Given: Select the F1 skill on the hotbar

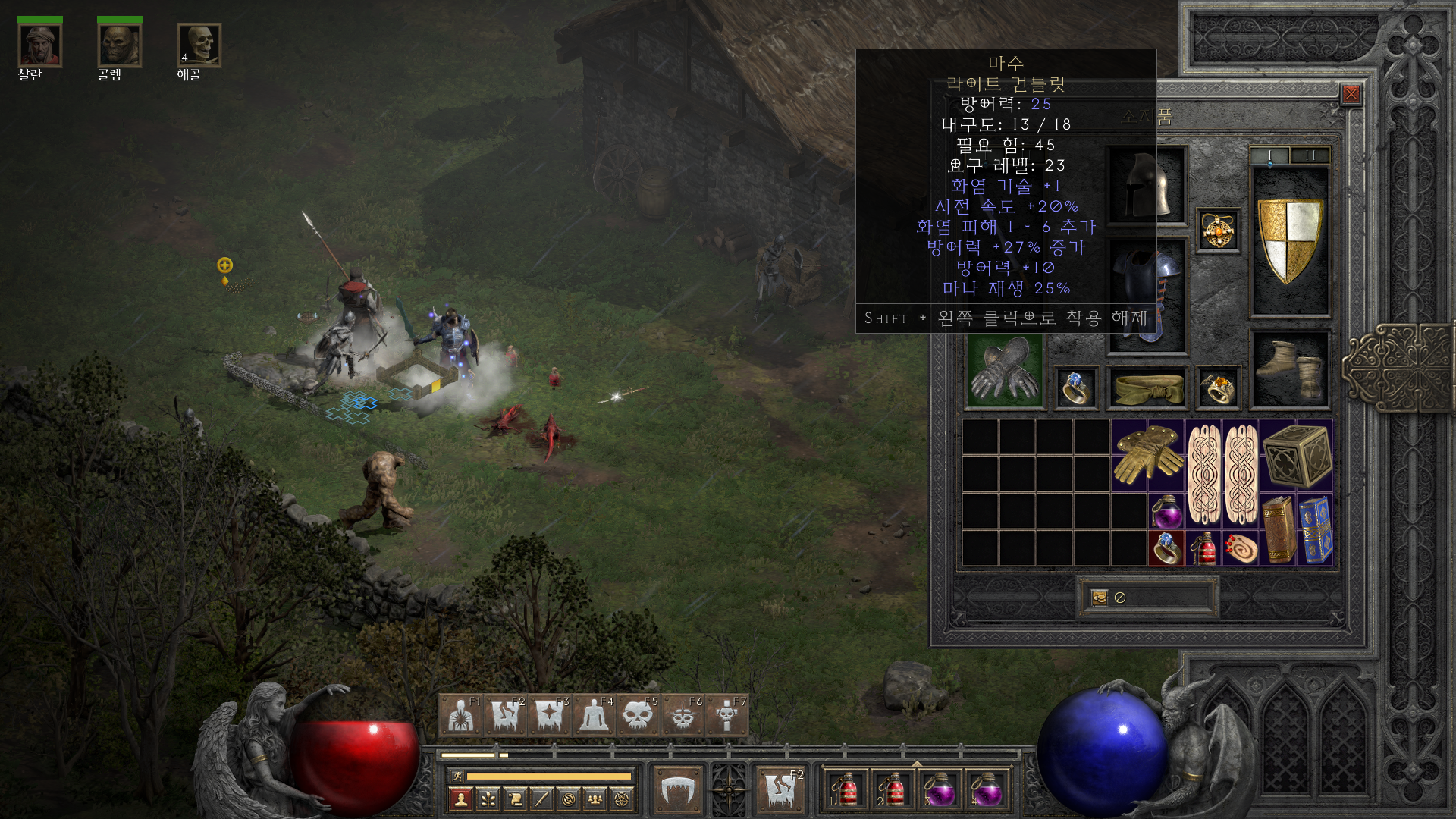Looking at the screenshot, I should tap(461, 715).
